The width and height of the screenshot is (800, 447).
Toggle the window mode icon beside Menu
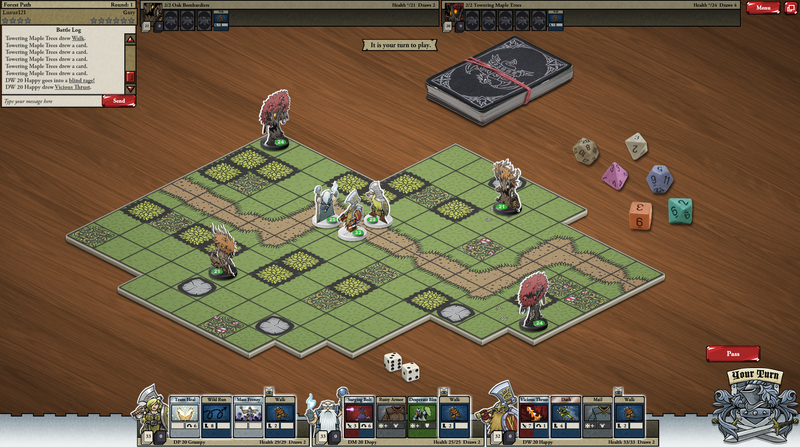pyautogui.click(x=791, y=7)
